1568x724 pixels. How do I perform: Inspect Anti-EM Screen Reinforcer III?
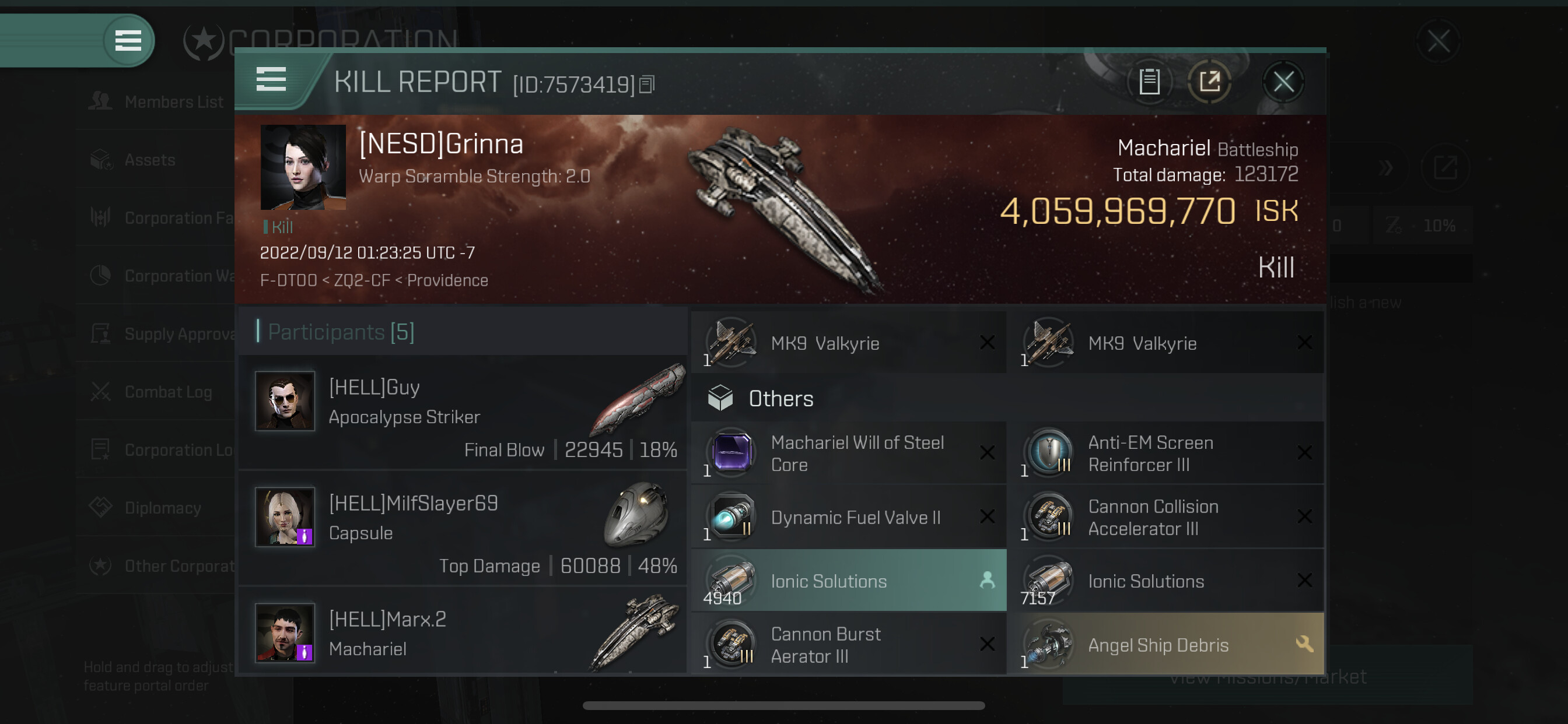(1165, 454)
